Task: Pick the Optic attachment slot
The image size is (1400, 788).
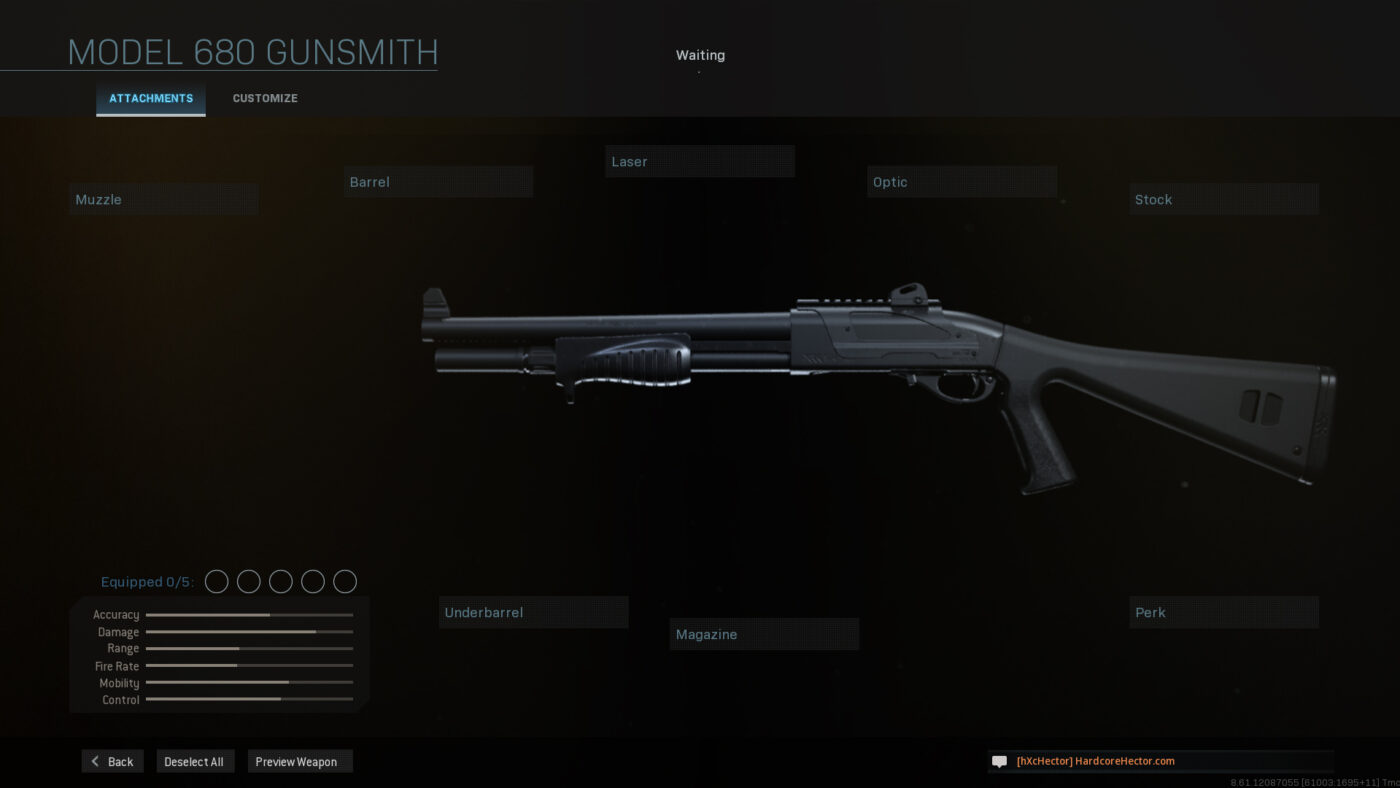Action: (962, 182)
